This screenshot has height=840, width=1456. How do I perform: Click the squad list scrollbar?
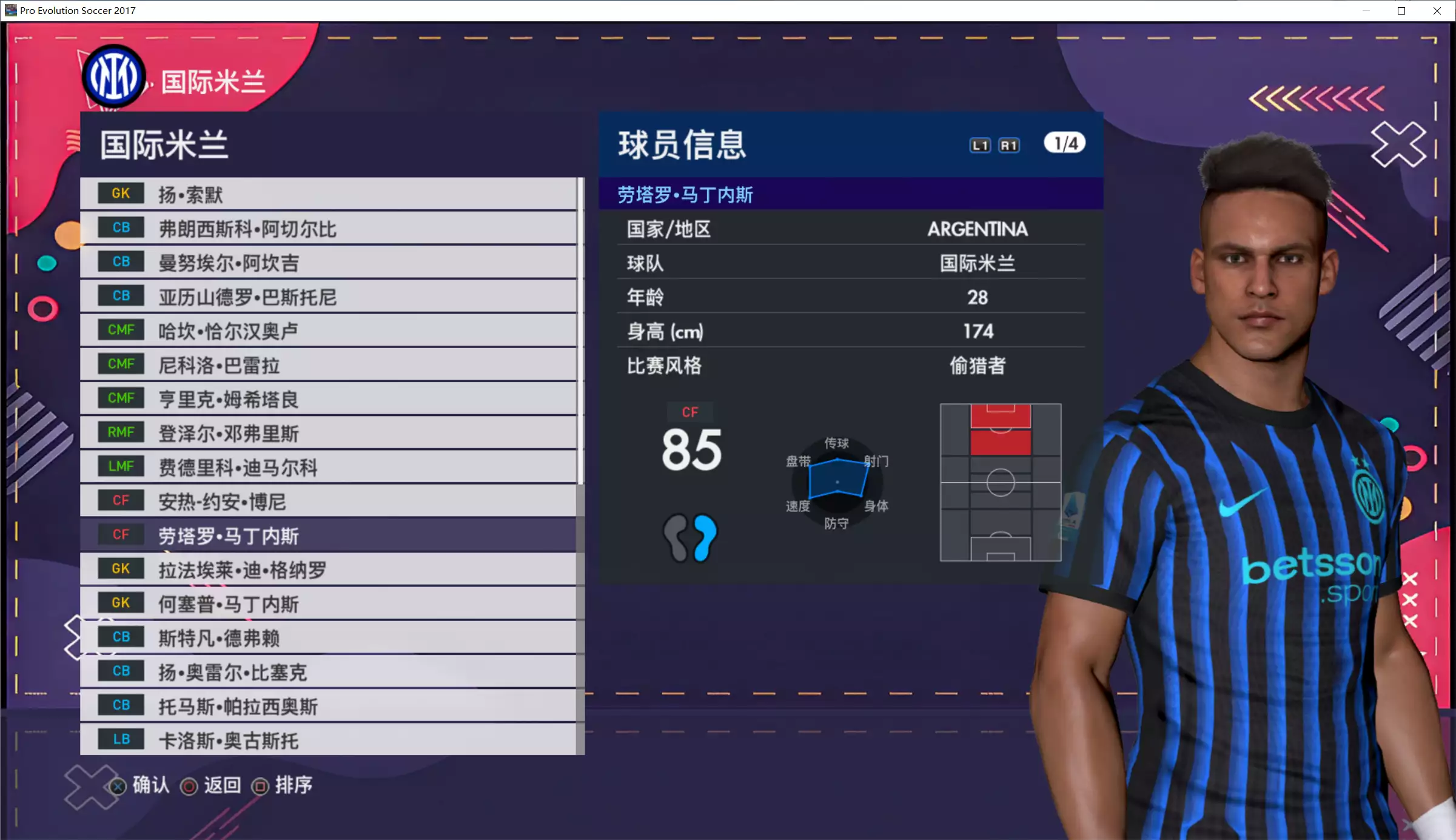(x=581, y=331)
